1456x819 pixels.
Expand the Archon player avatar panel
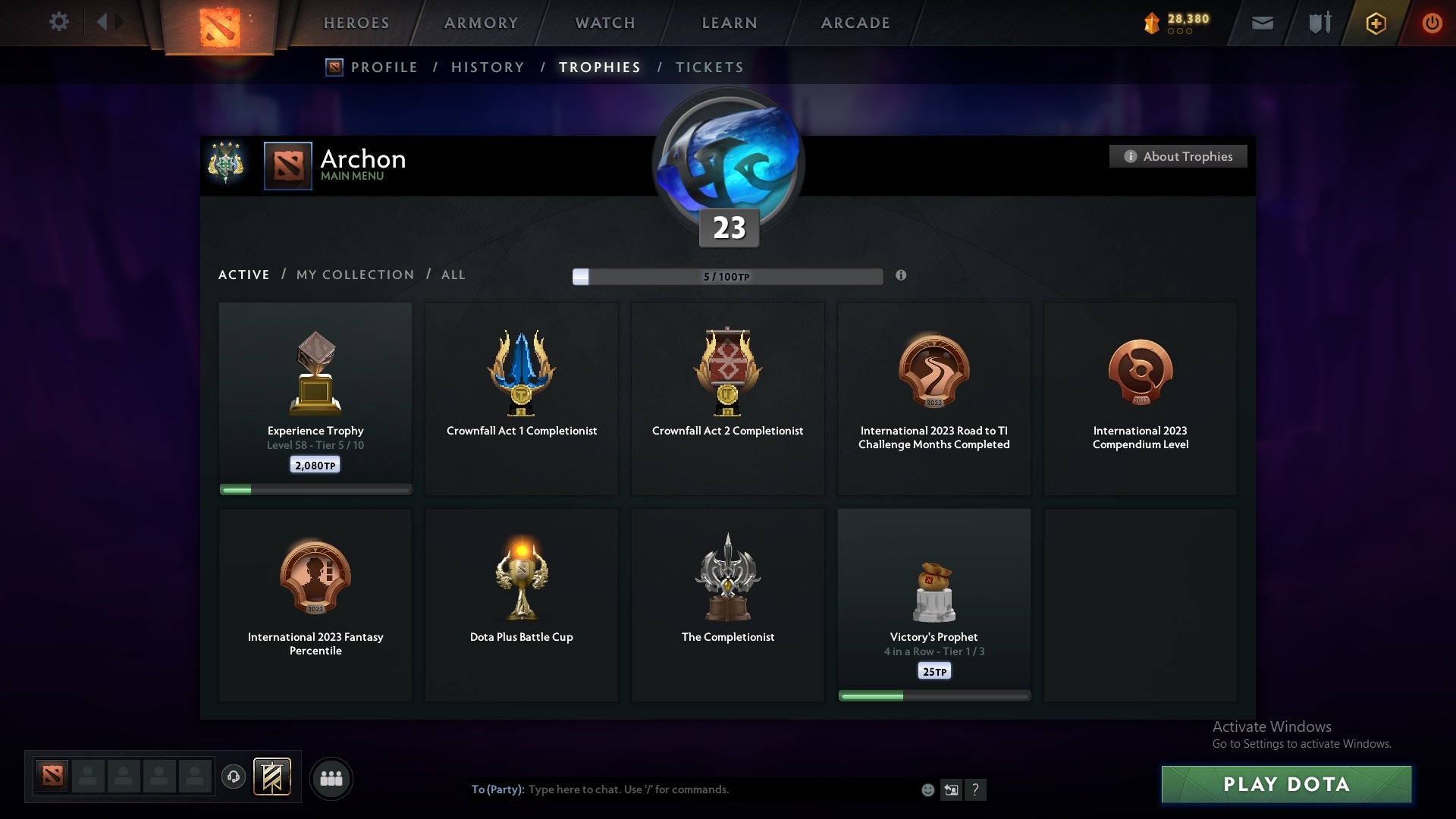point(288,165)
